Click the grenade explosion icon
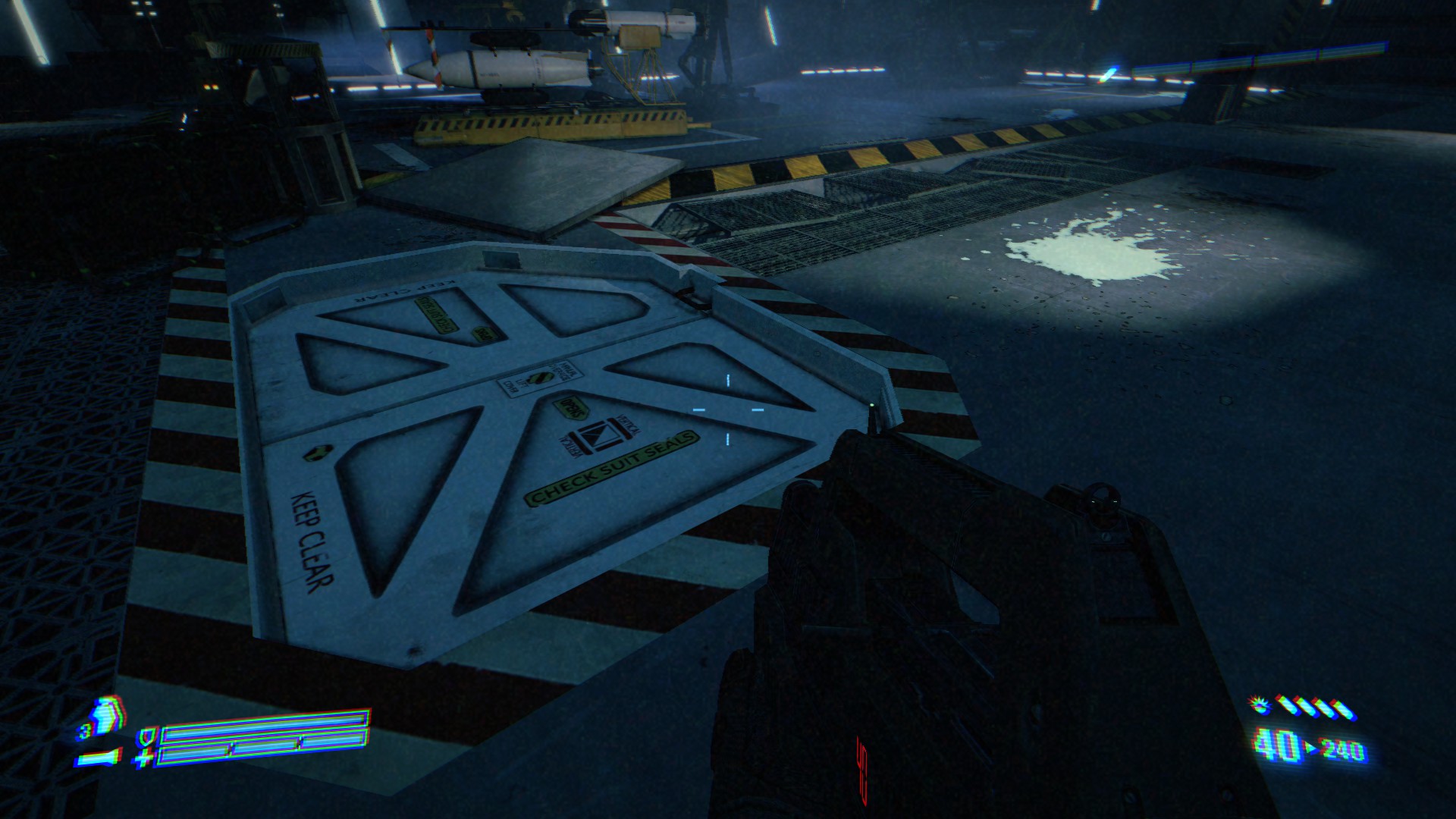The width and height of the screenshot is (1456, 819). pyautogui.click(x=1261, y=706)
